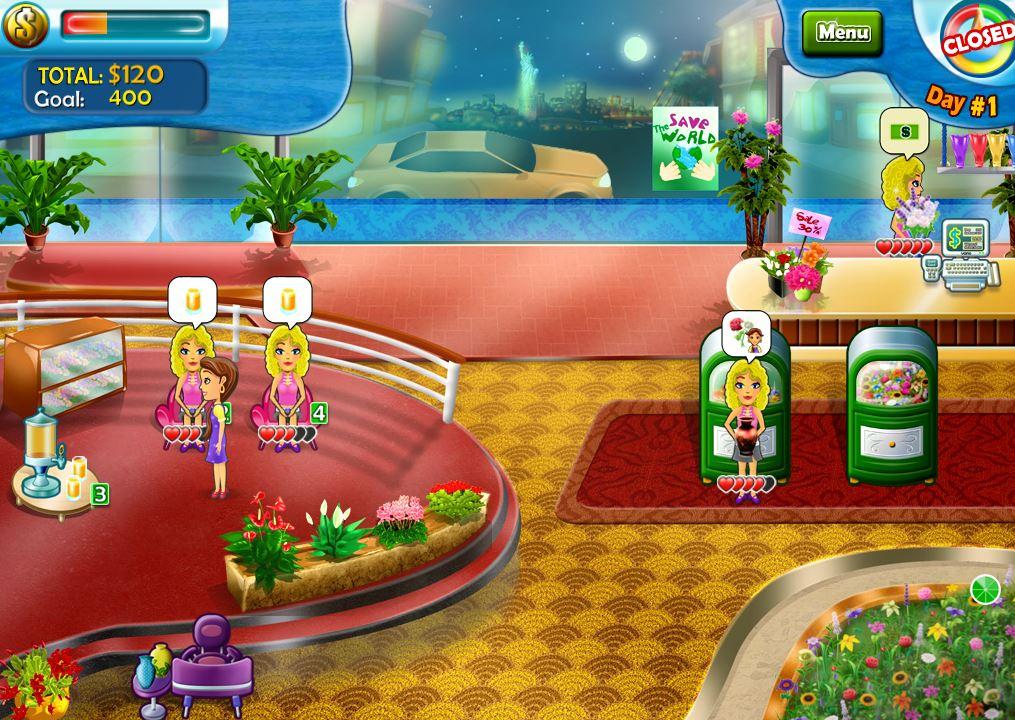Select the rose bouquet order bubble
This screenshot has width=1015, height=720.
pos(748,333)
